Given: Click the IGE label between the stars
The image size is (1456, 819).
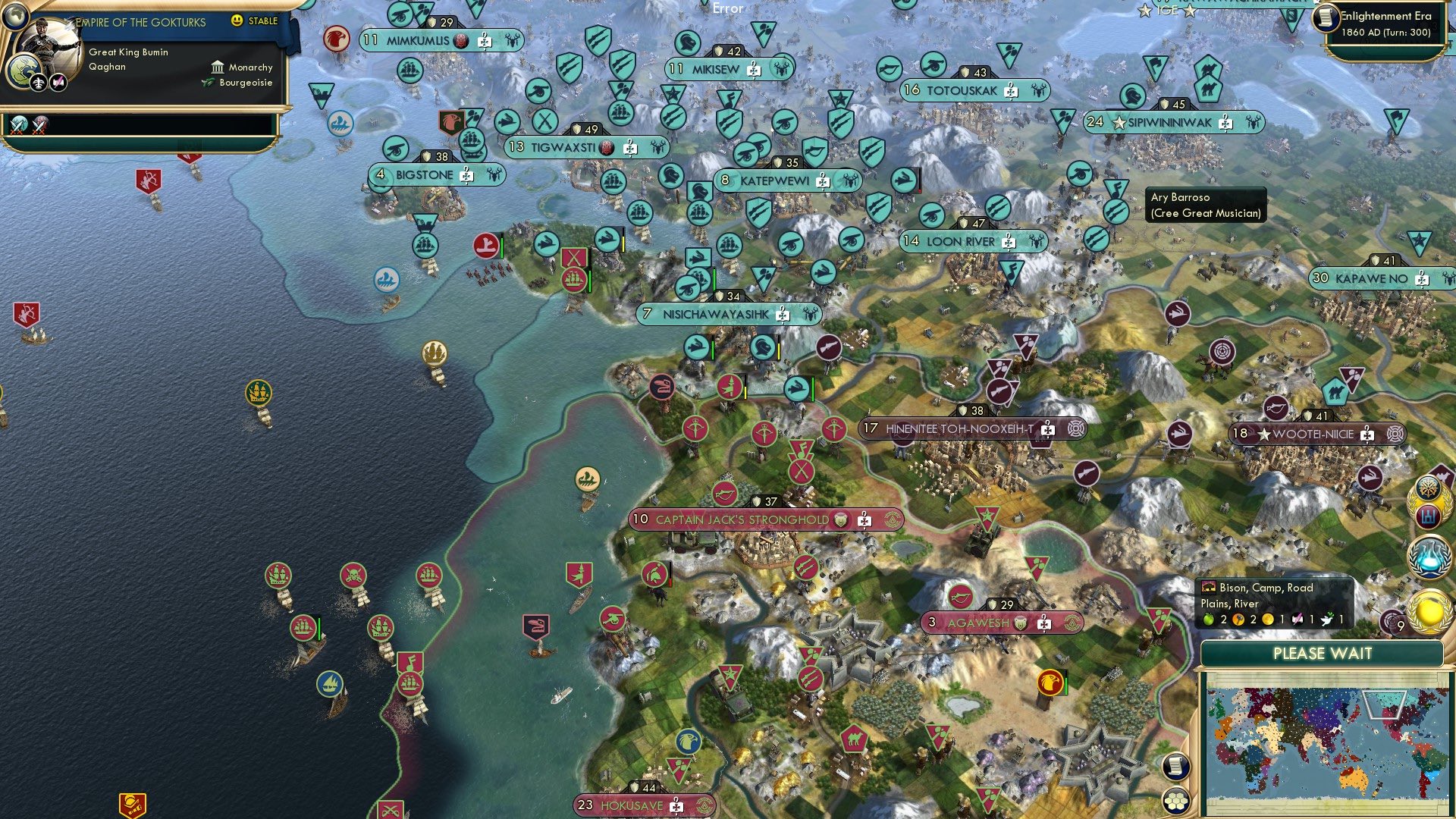Looking at the screenshot, I should pos(1167,10).
